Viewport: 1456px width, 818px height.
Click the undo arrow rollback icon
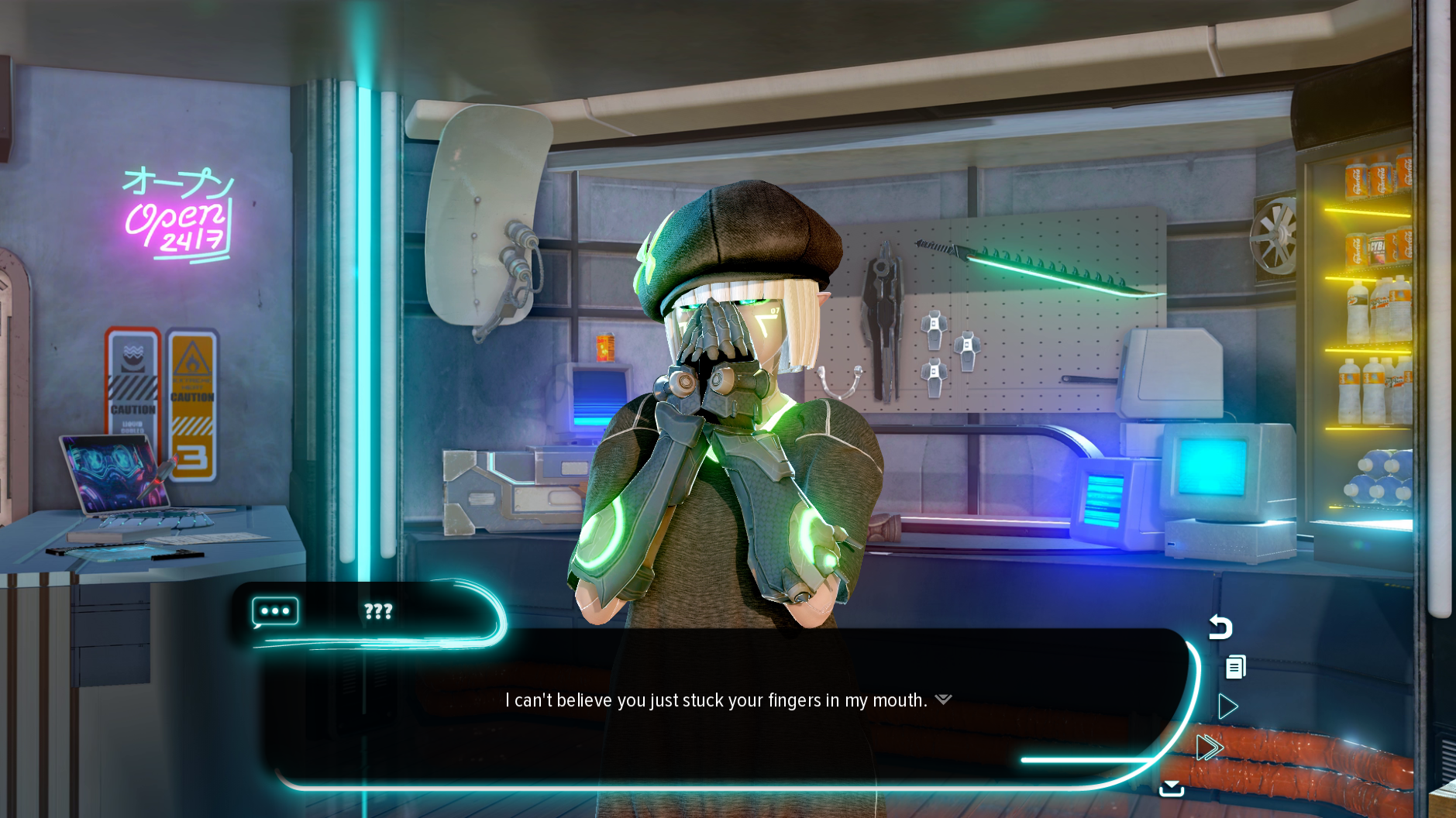click(x=1220, y=627)
